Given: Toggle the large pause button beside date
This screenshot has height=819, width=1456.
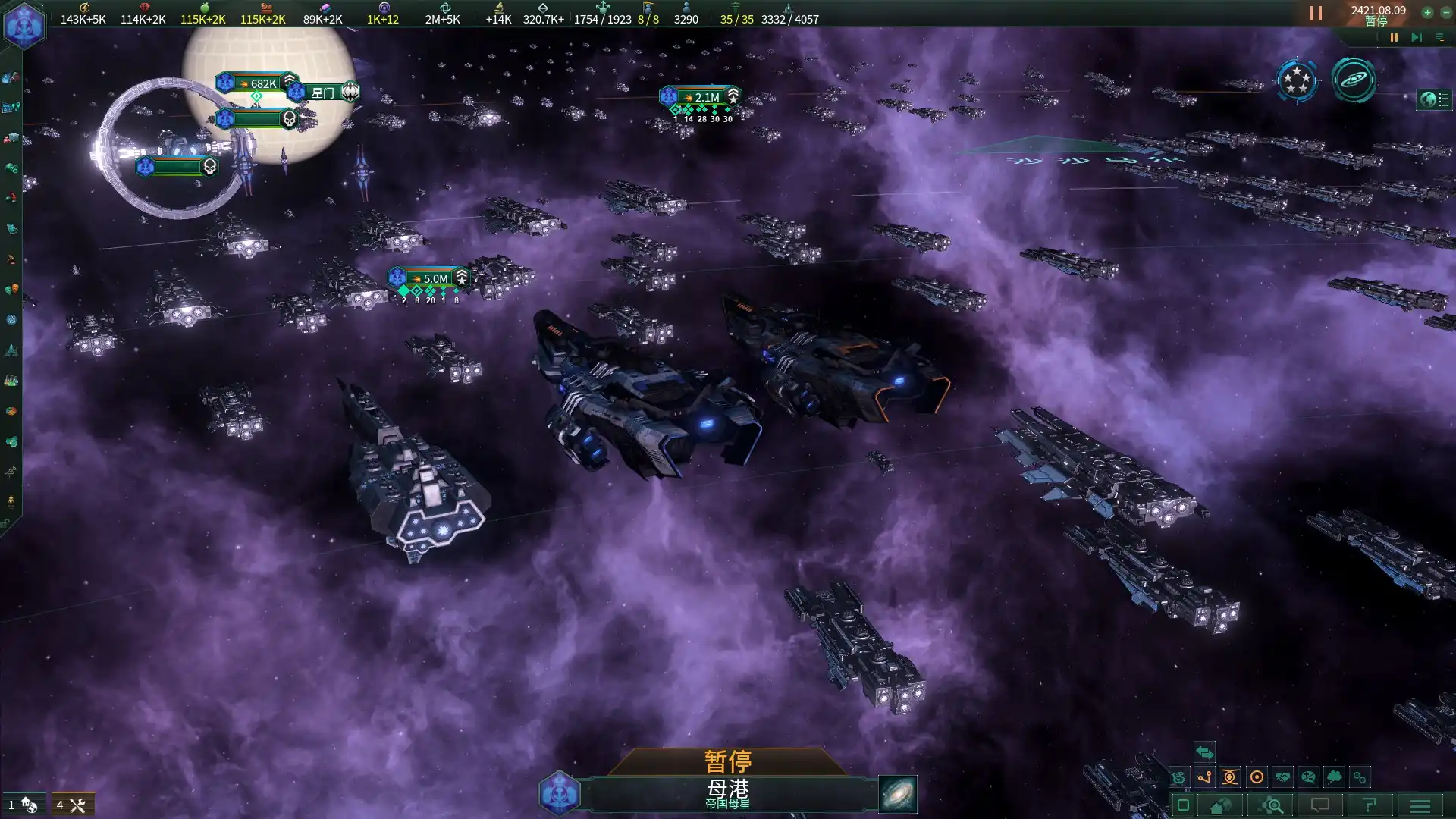Looking at the screenshot, I should 1316,14.
